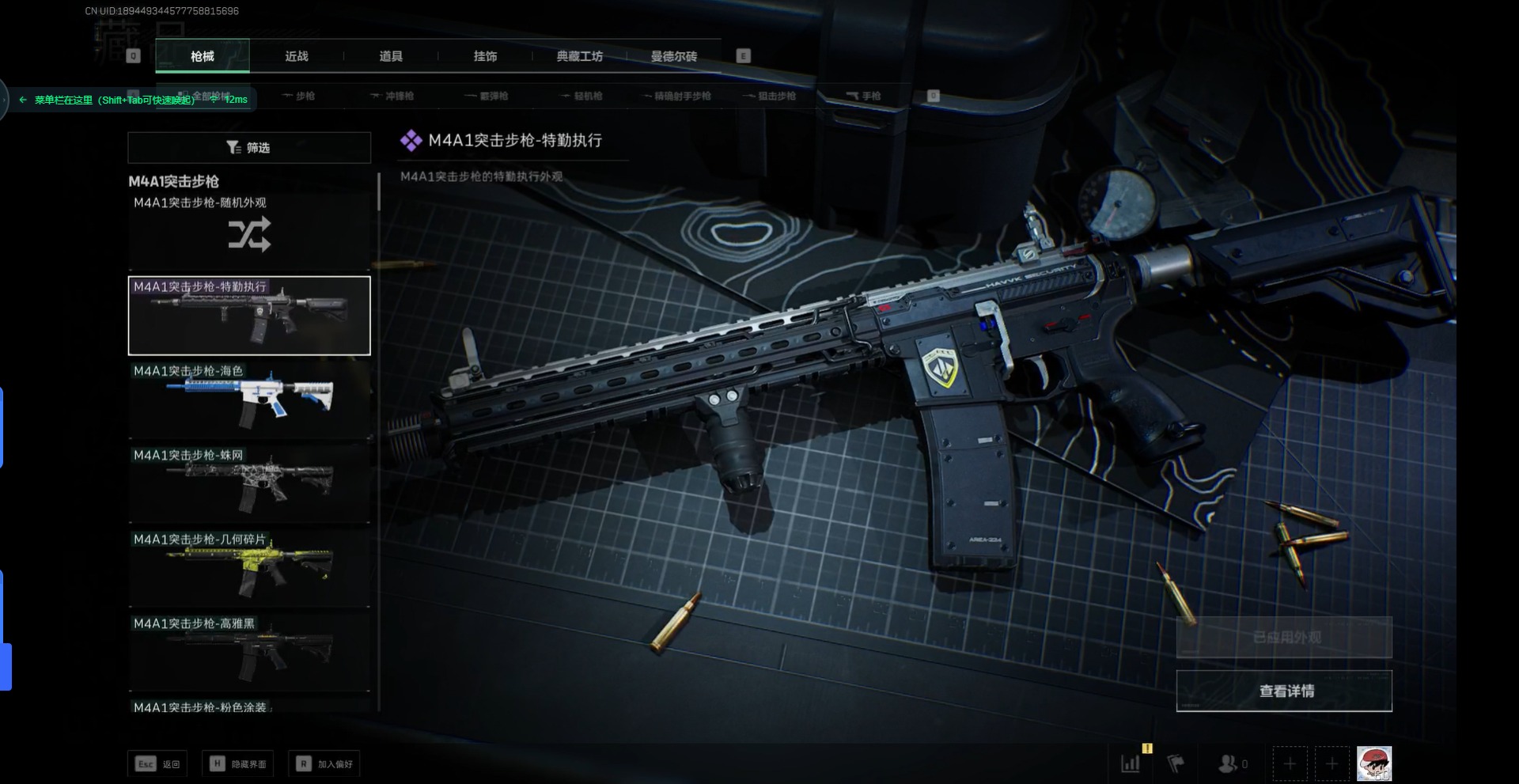Select the M4A1 海色 blue skin
The image size is (1519, 784).
(x=249, y=399)
